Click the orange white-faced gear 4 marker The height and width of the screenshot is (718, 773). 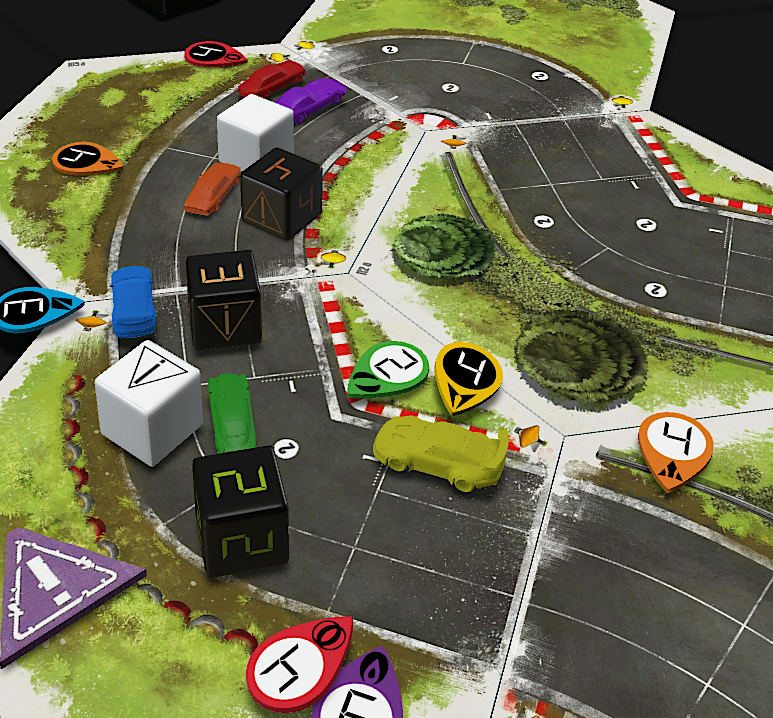(676, 445)
